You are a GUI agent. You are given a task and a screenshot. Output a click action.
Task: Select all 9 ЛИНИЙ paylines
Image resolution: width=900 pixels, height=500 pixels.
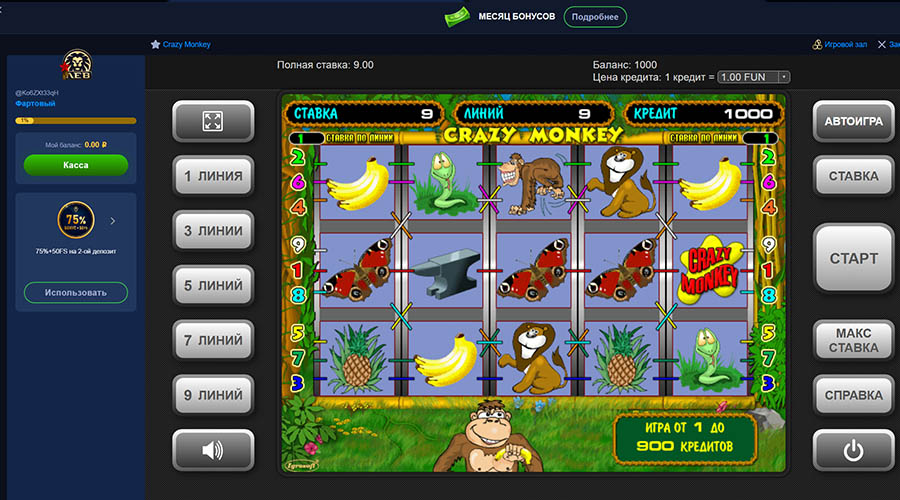tap(213, 395)
